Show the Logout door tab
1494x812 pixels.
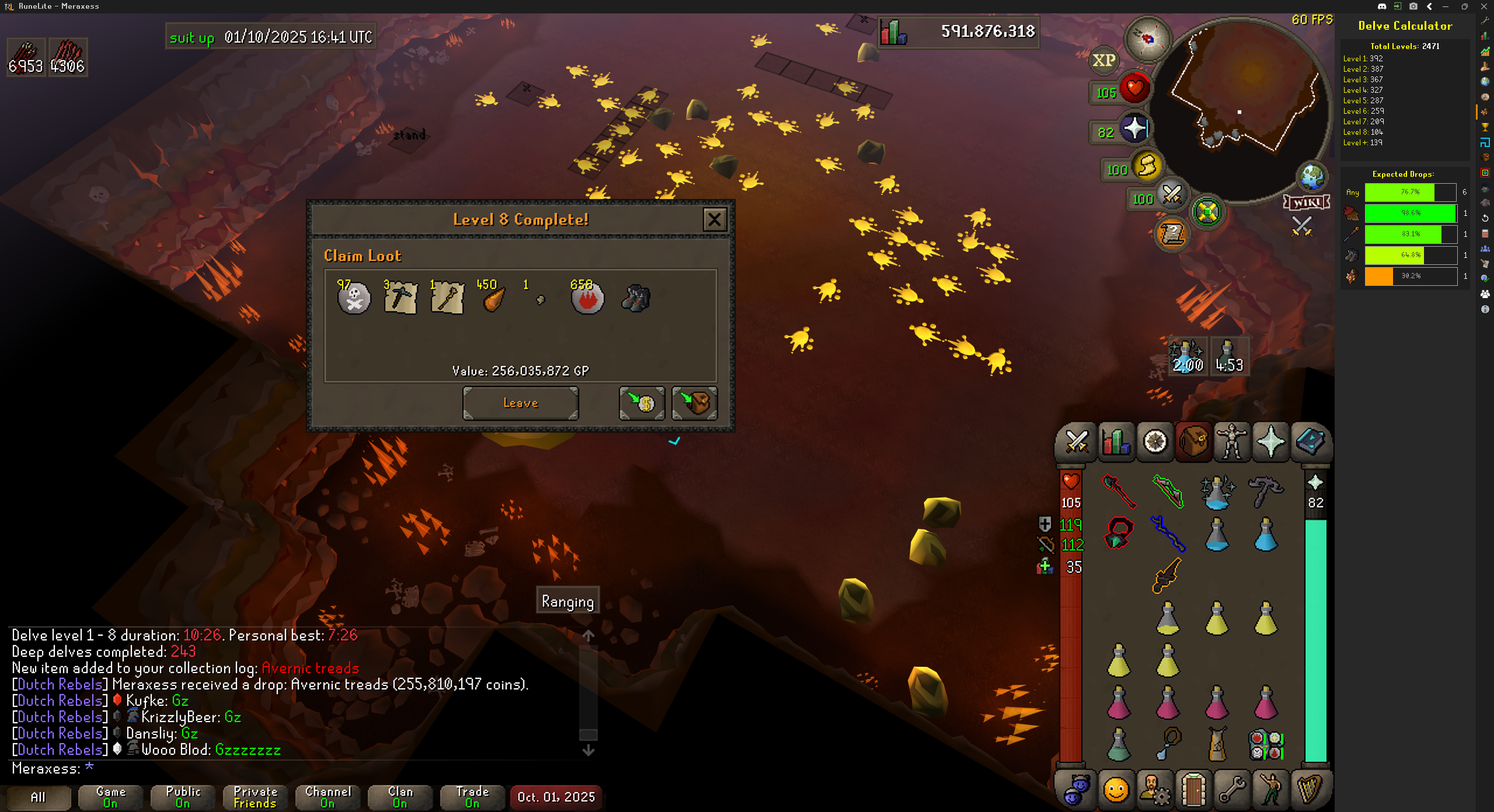point(1193,790)
